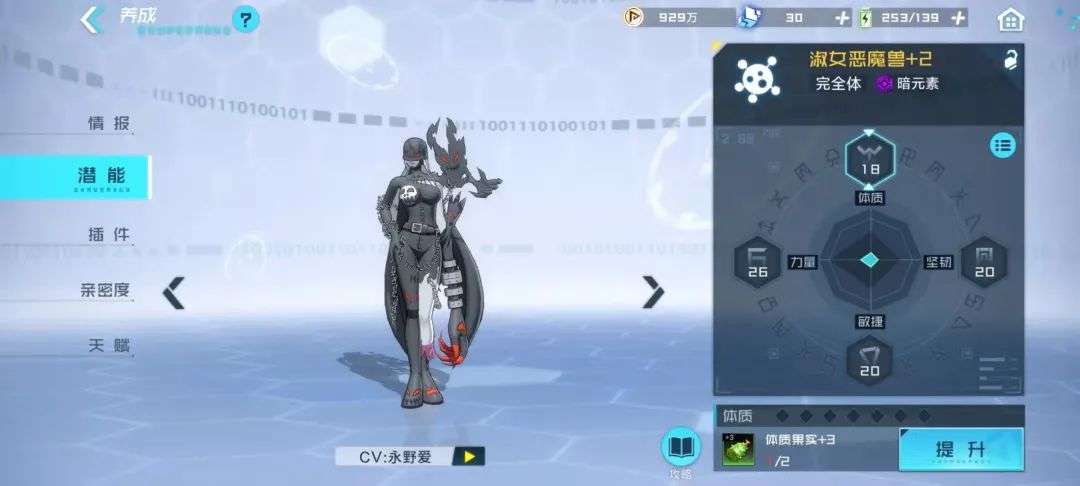The image size is (1080, 486).
Task: Select the 力量 hexagon stat node
Action: pos(757,262)
